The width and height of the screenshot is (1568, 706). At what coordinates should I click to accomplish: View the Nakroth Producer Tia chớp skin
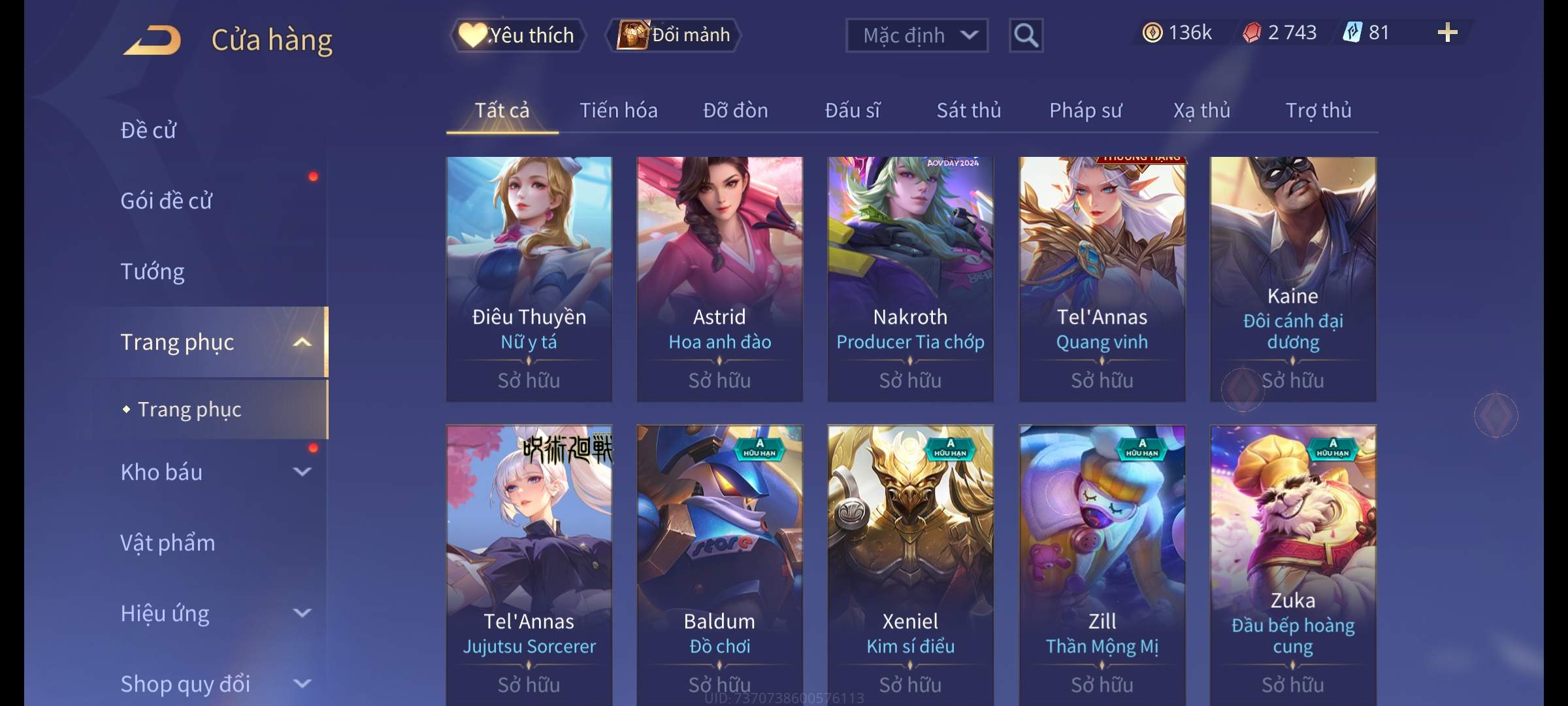click(x=910, y=278)
